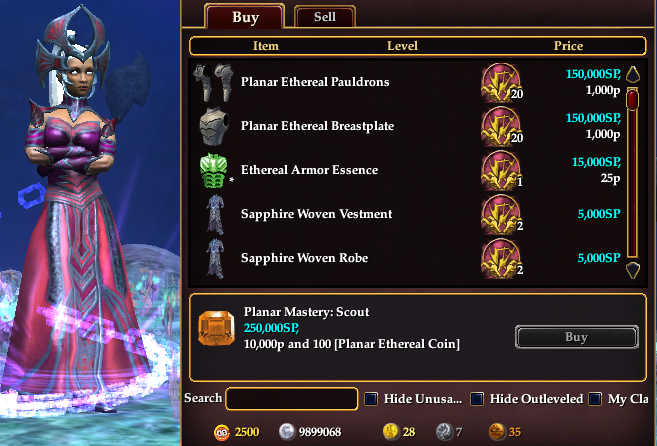The height and width of the screenshot is (446, 657).
Task: Buy the Planar Mastery: Scout item
Action: (576, 337)
